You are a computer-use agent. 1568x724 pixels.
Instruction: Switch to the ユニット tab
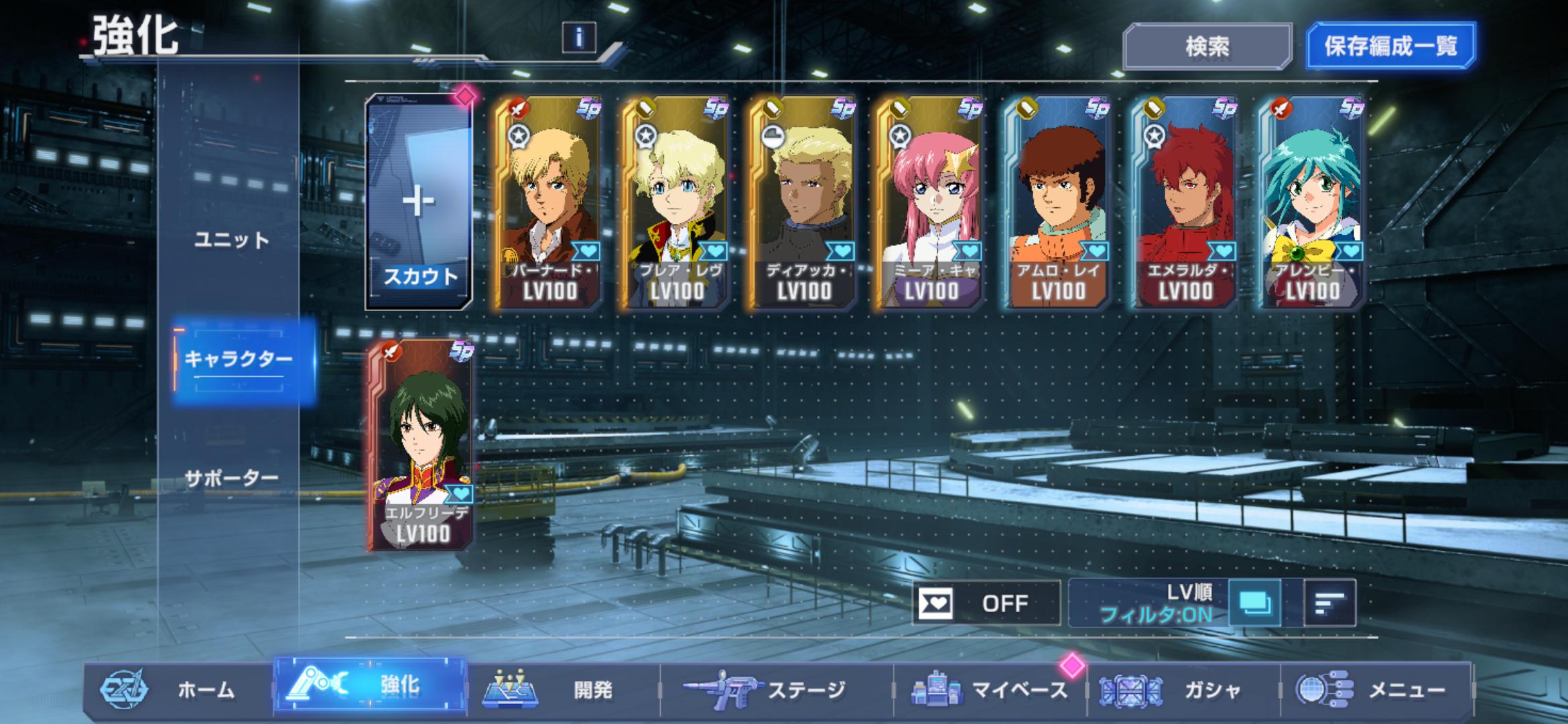coord(231,240)
